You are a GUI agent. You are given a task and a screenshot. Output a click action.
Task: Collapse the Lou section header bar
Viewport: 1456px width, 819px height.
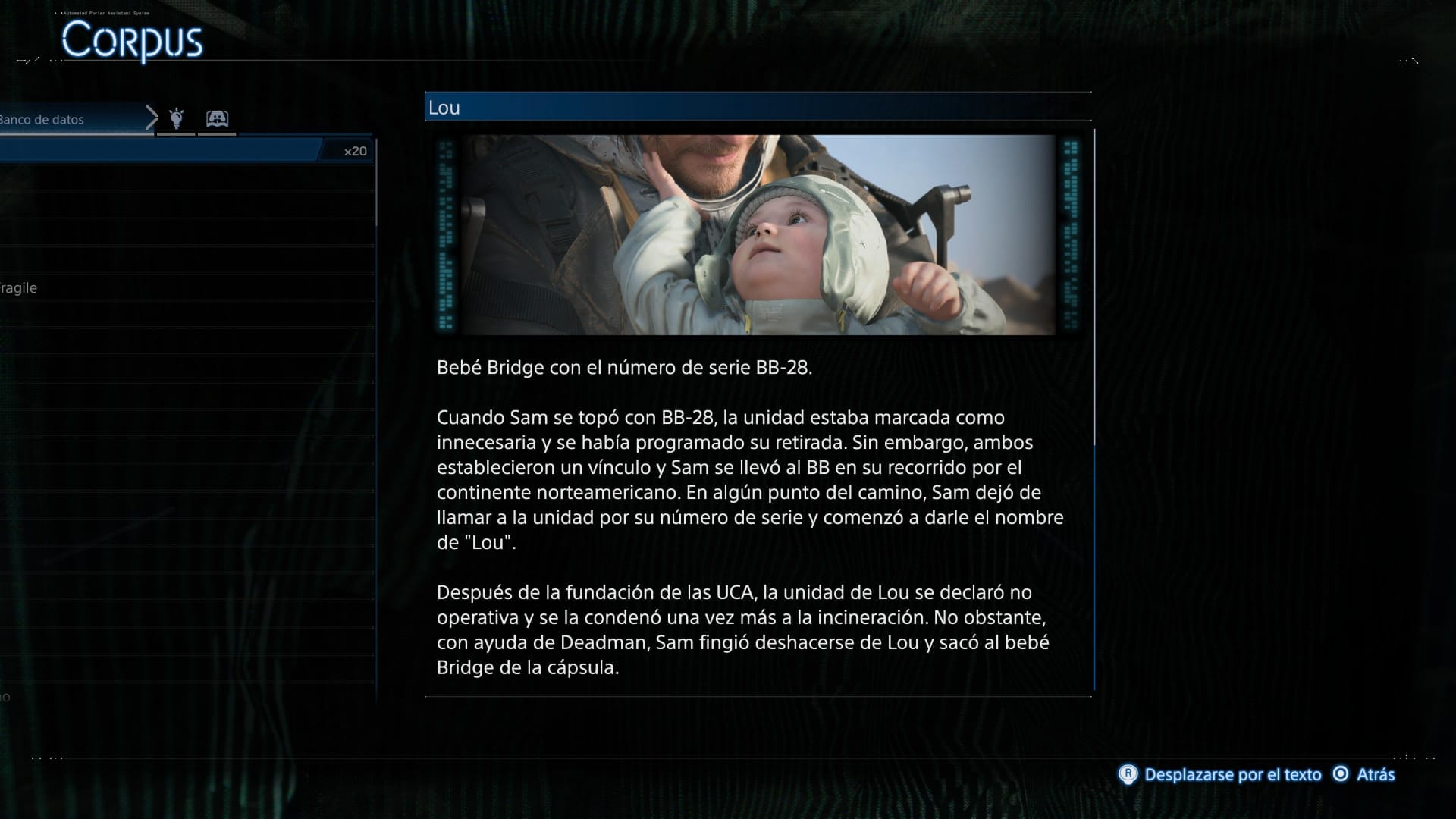[757, 107]
